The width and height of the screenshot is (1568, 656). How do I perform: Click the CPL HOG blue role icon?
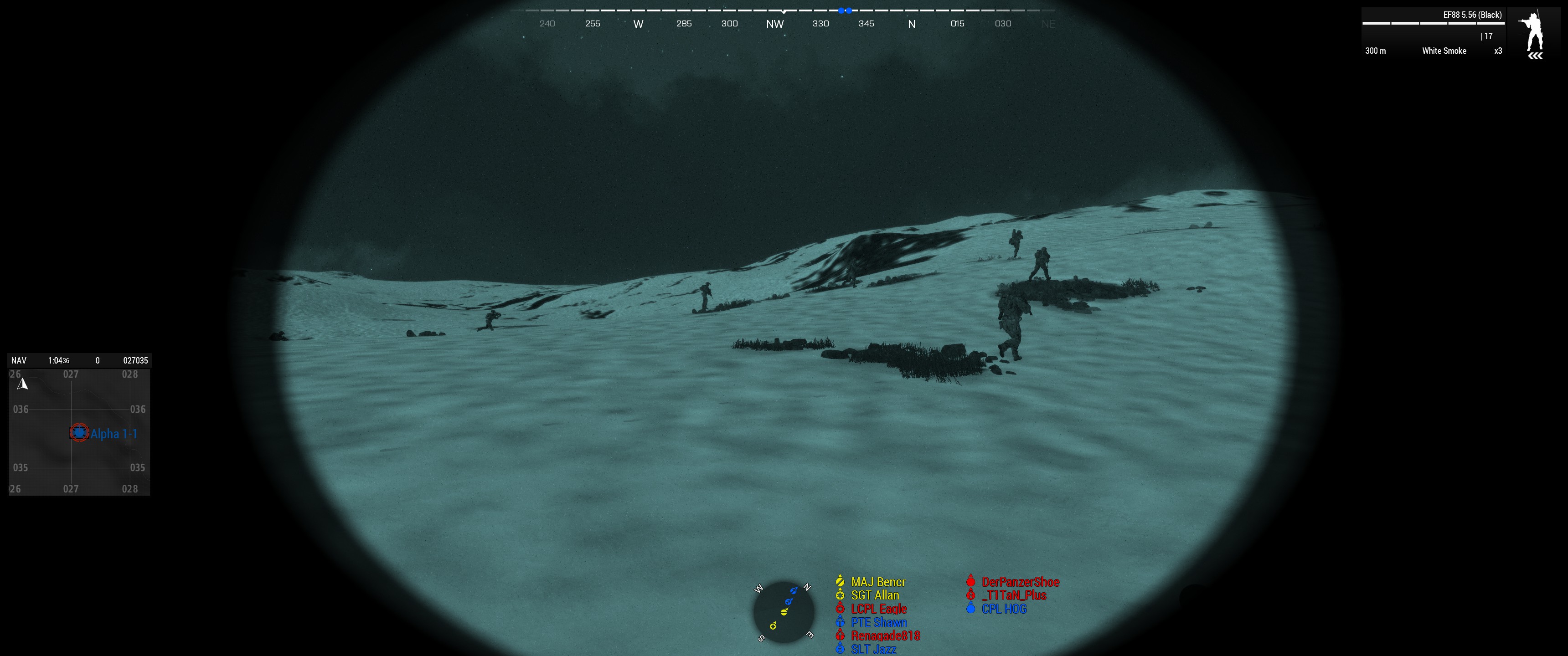tap(970, 609)
